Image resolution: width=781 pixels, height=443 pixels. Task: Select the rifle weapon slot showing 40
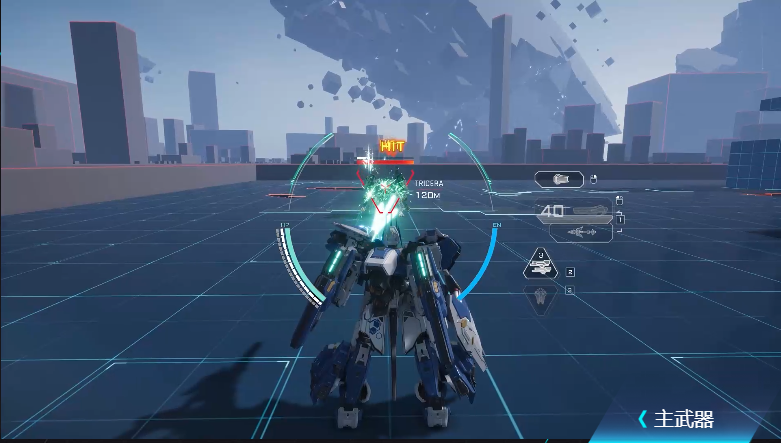[574, 211]
